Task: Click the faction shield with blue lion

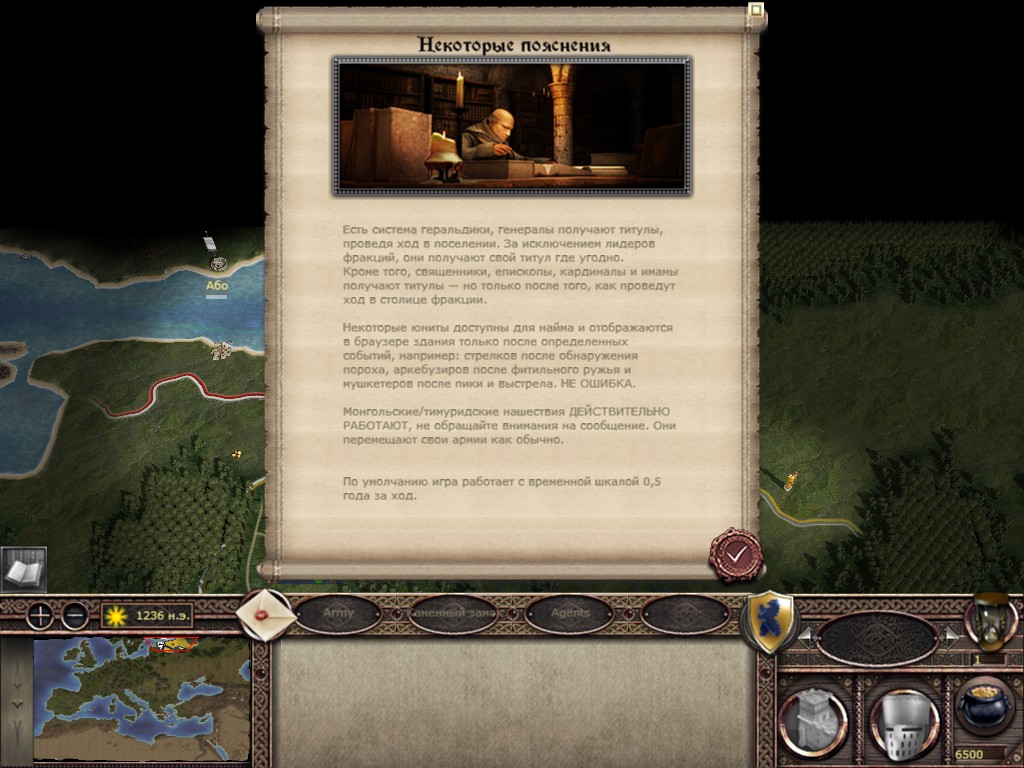Action: click(x=770, y=621)
